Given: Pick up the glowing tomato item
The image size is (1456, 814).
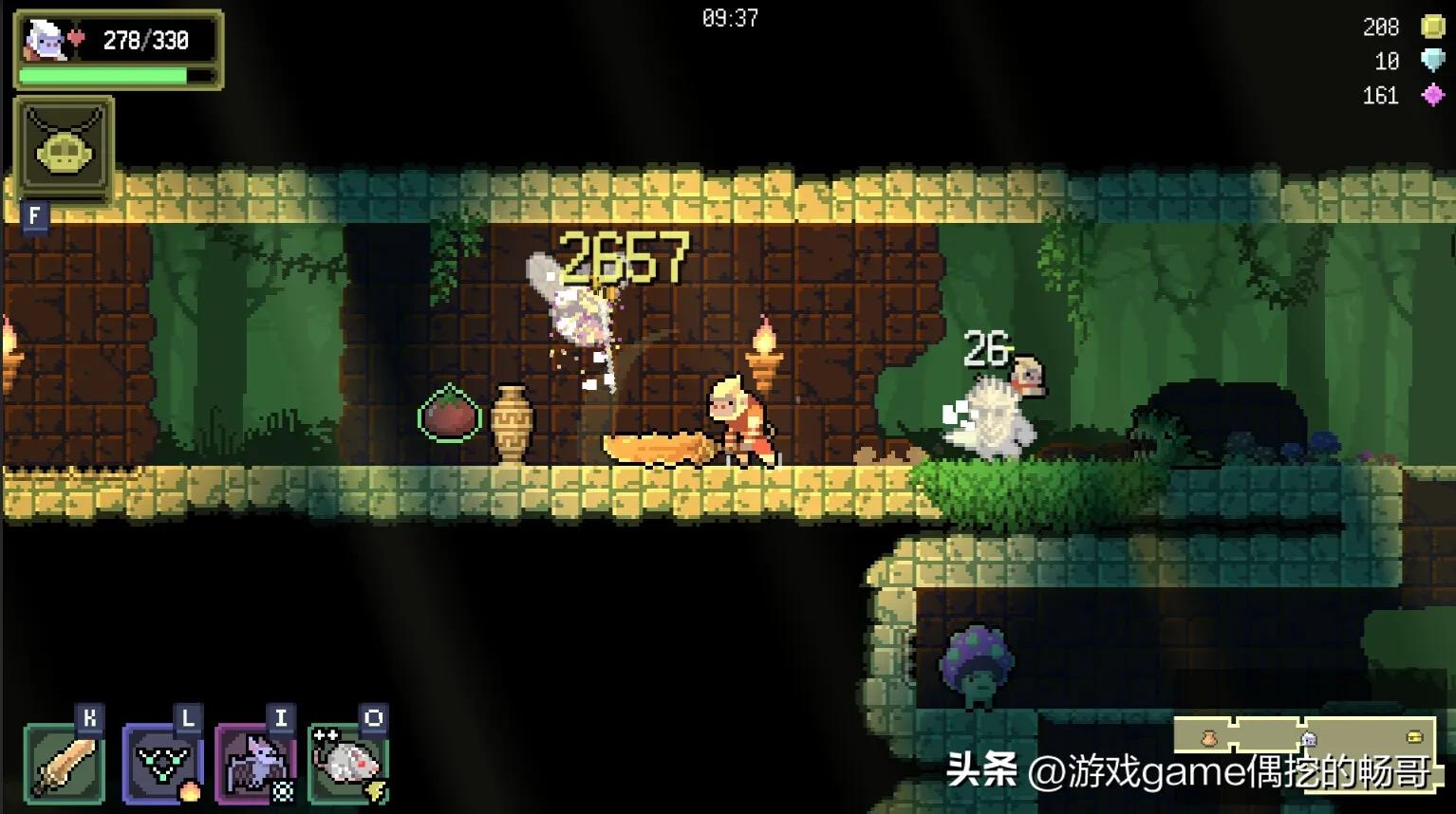Looking at the screenshot, I should click(448, 415).
